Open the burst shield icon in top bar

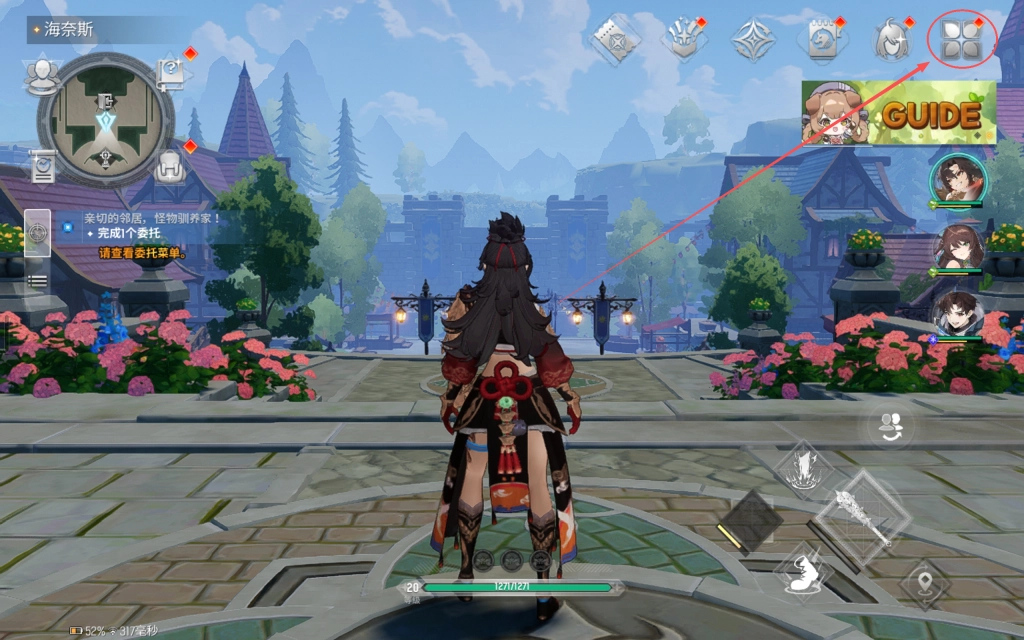682,39
